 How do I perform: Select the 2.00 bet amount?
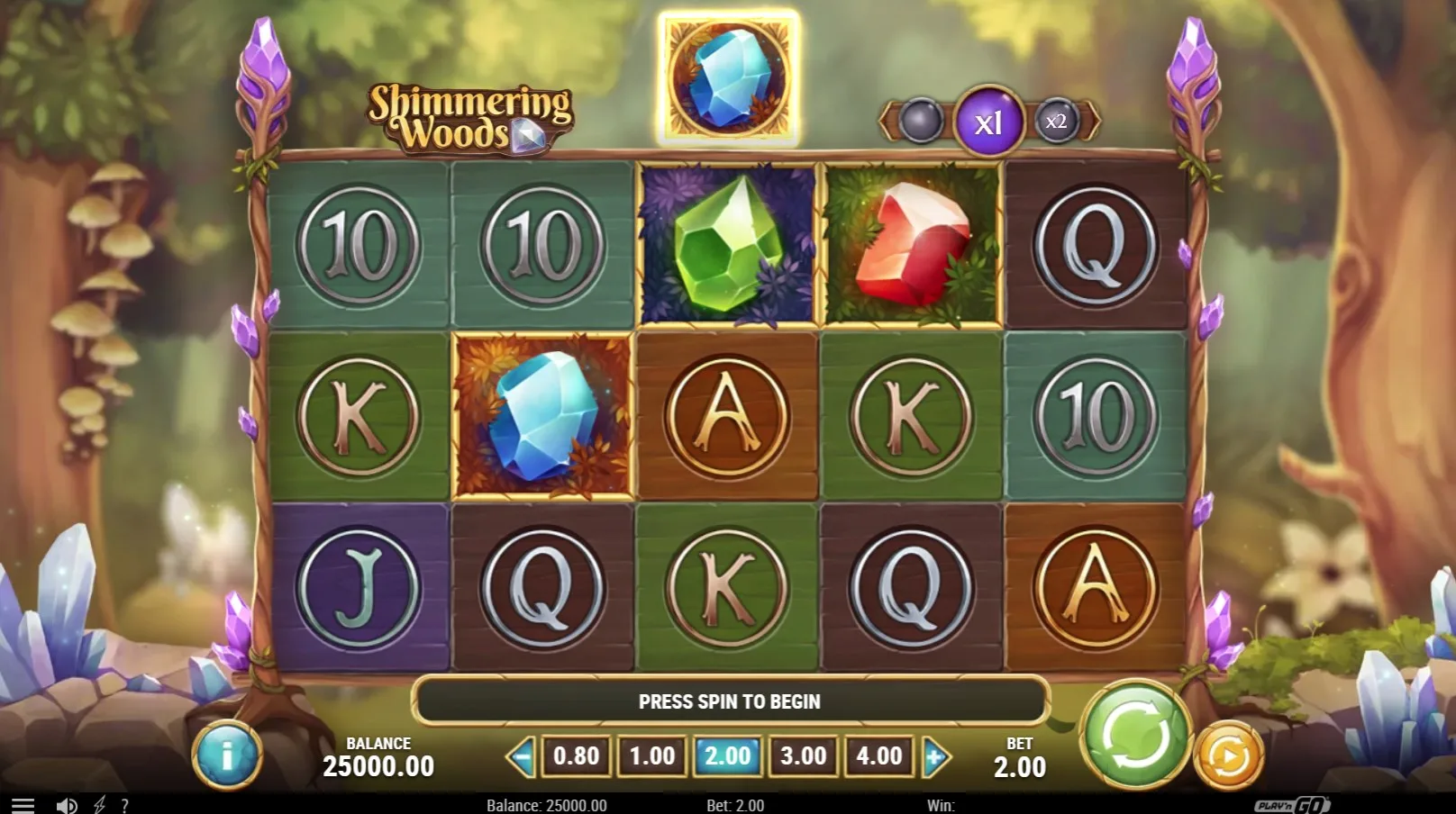(727, 755)
